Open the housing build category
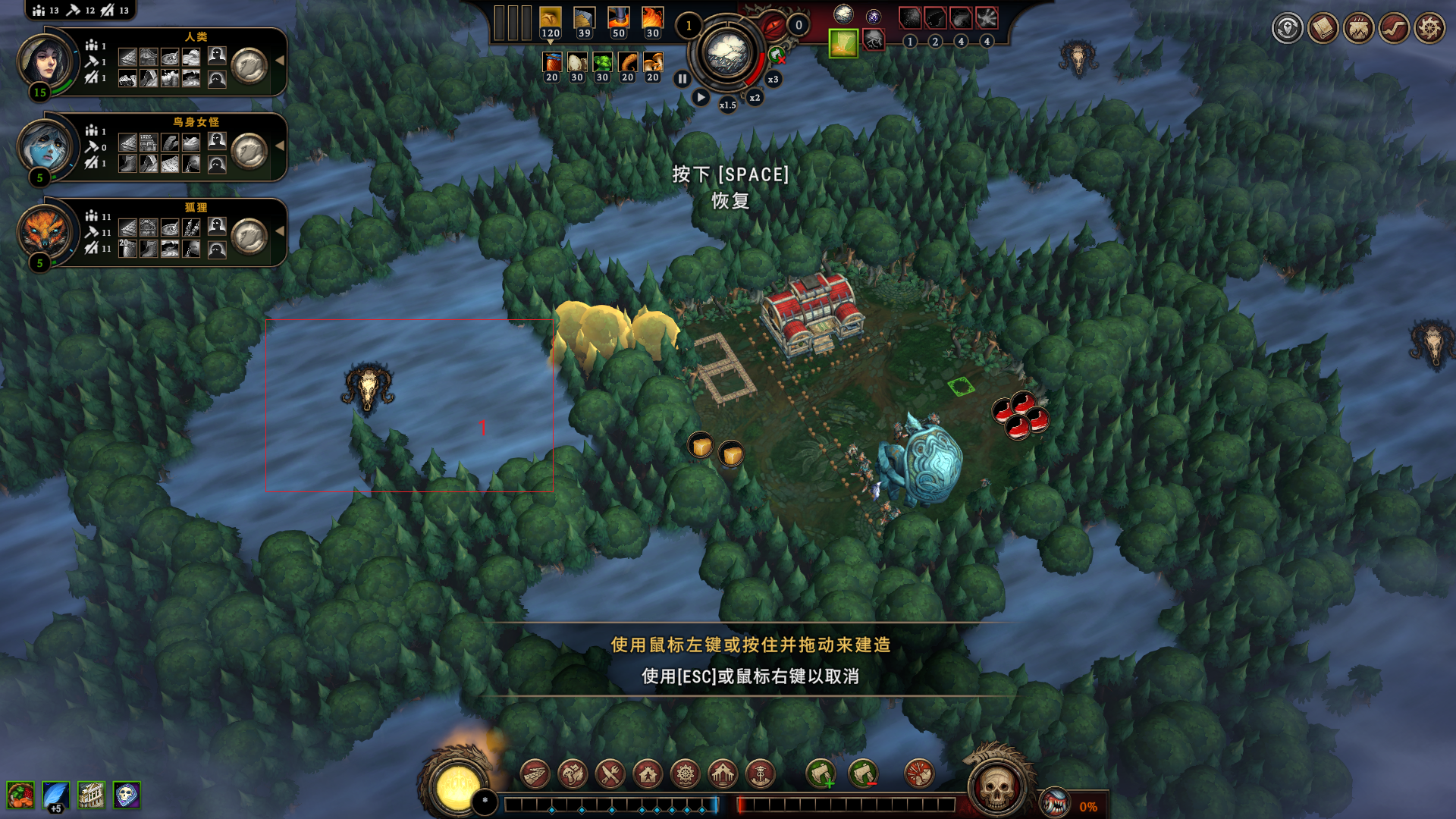 pyautogui.click(x=648, y=774)
